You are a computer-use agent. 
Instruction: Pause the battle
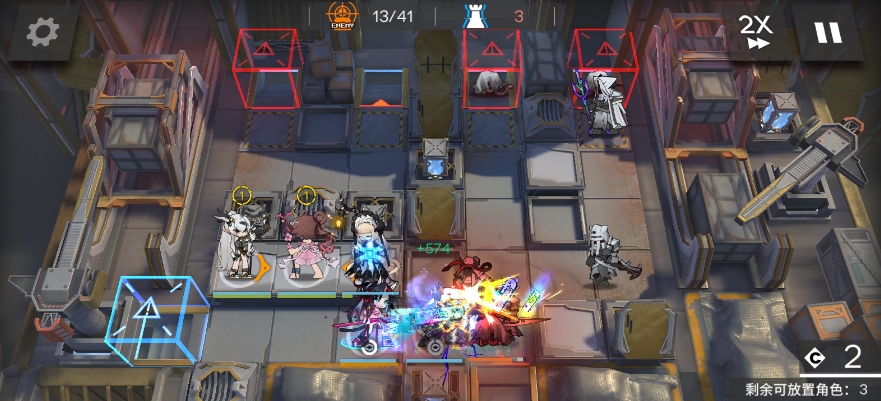coord(827,32)
